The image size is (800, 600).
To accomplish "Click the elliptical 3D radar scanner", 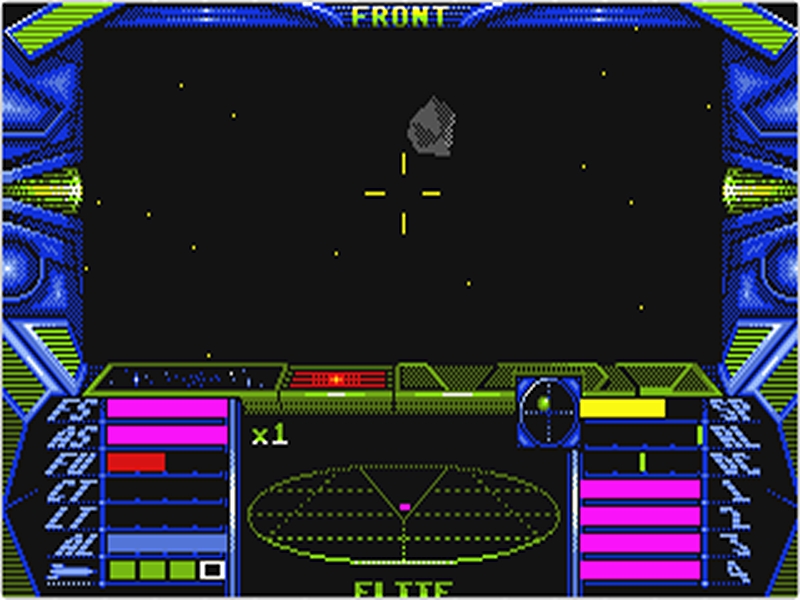I will pos(404,514).
